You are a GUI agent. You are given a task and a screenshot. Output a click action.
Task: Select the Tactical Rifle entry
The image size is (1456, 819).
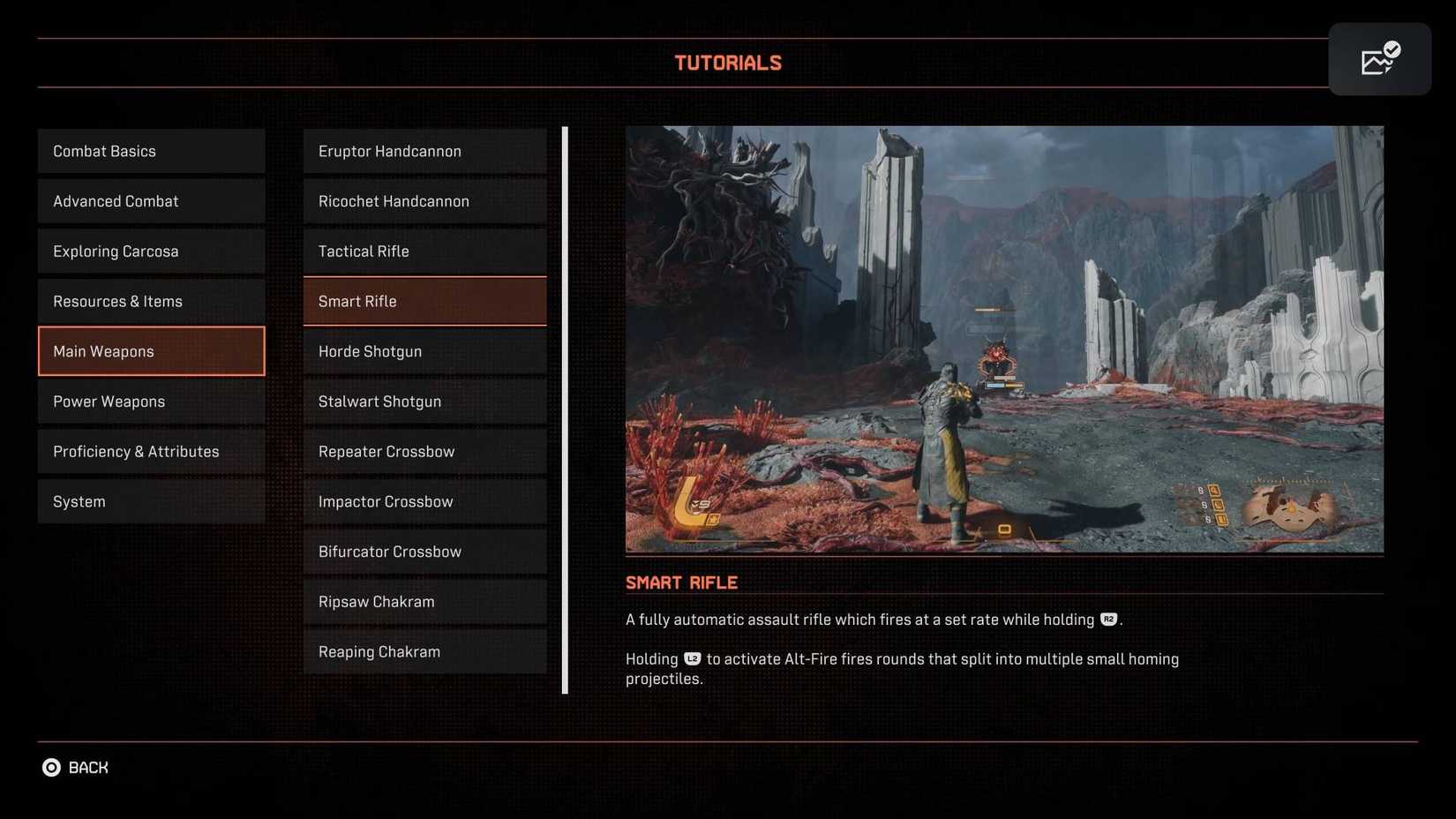[424, 251]
